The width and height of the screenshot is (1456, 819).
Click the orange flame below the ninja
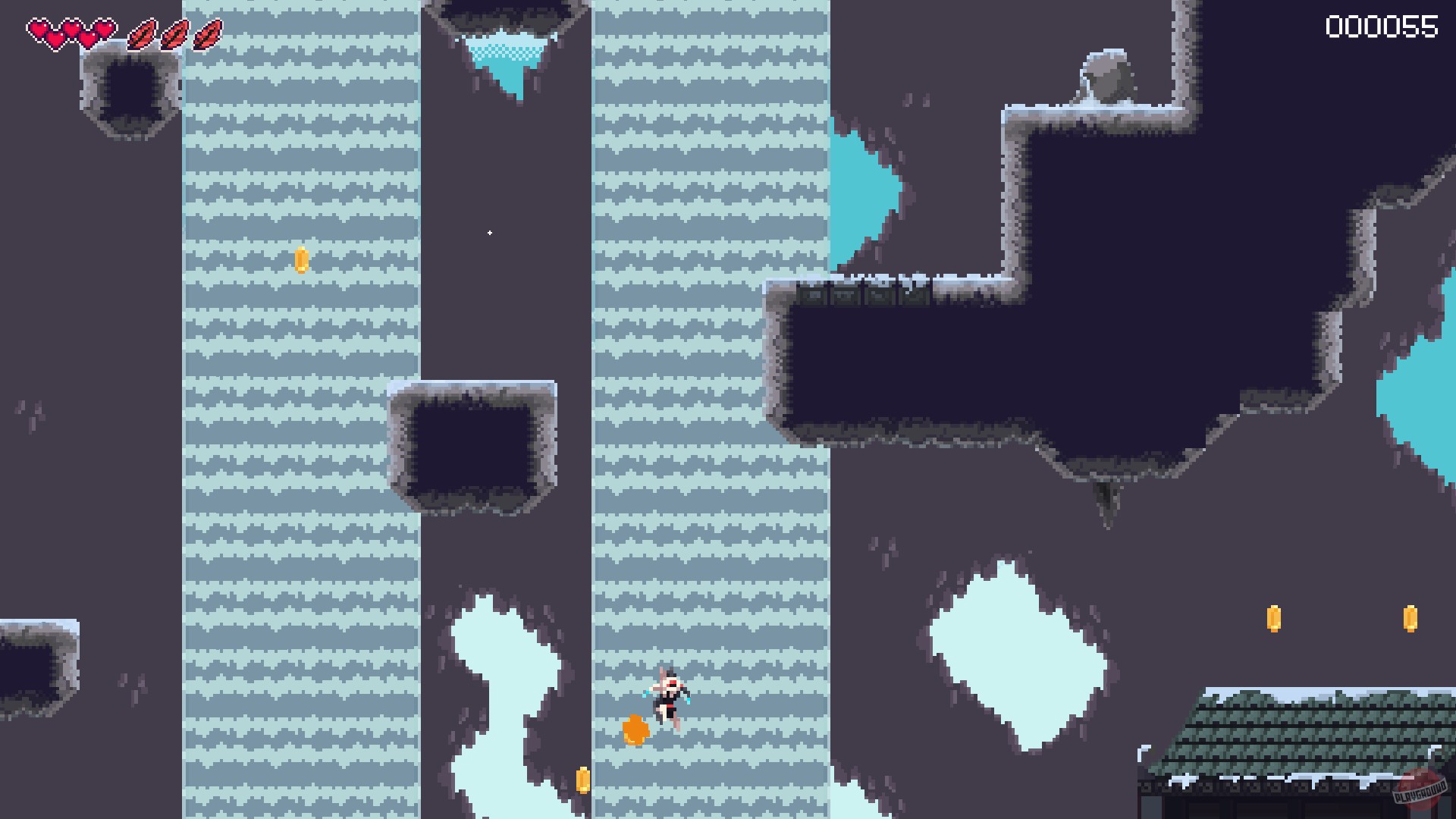tap(635, 732)
